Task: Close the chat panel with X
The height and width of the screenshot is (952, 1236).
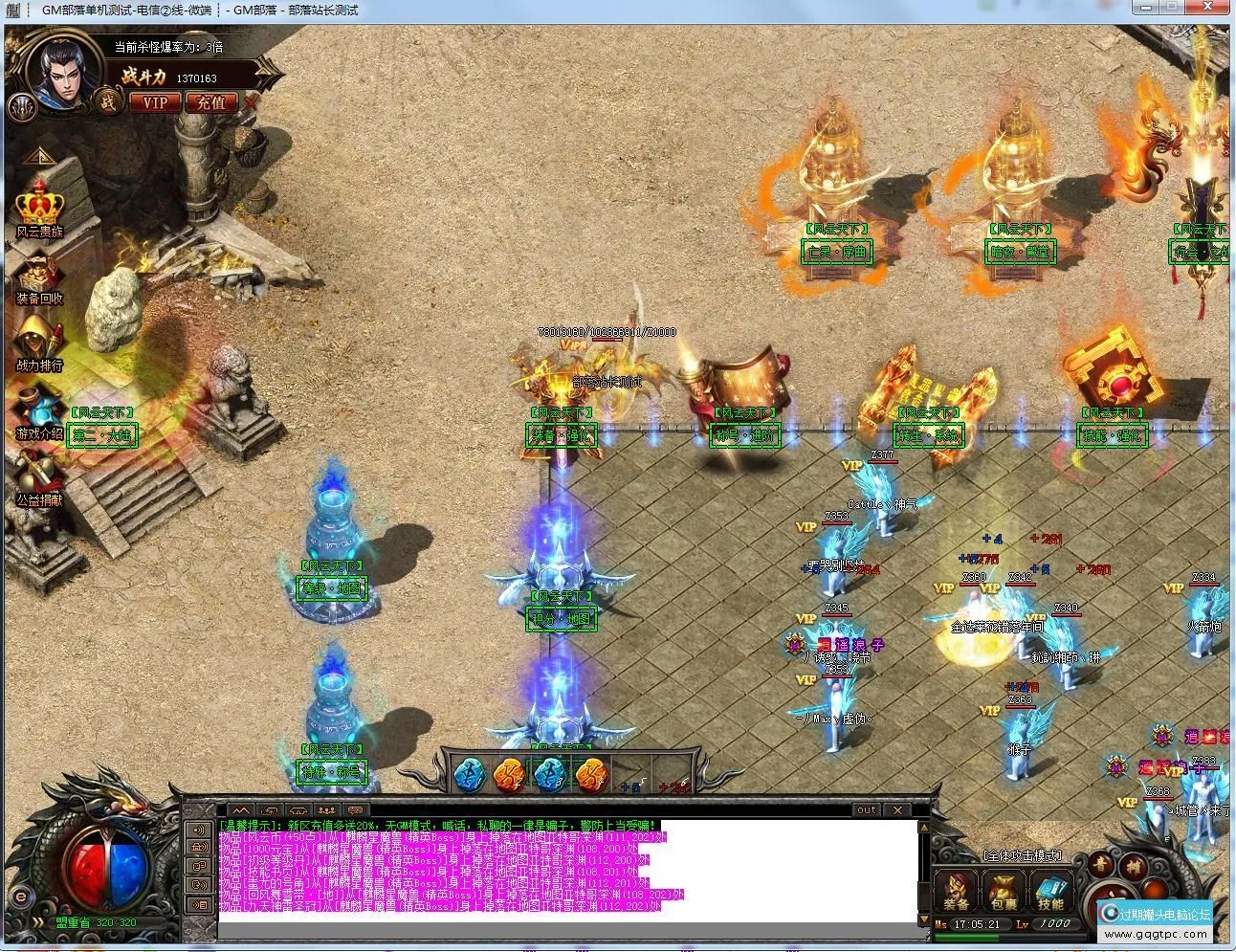Action: 897,810
